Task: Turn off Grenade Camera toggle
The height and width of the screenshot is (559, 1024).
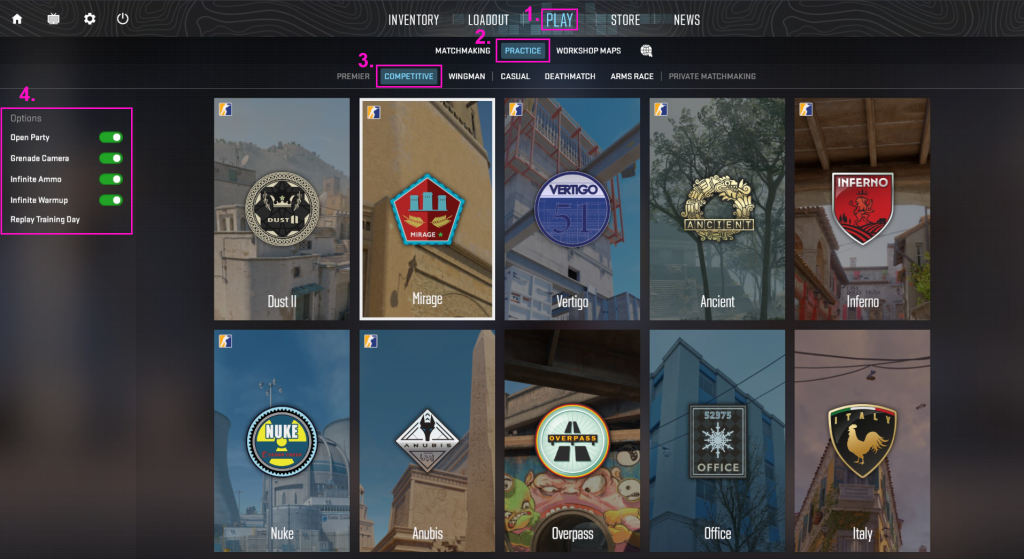Action: [x=111, y=159]
